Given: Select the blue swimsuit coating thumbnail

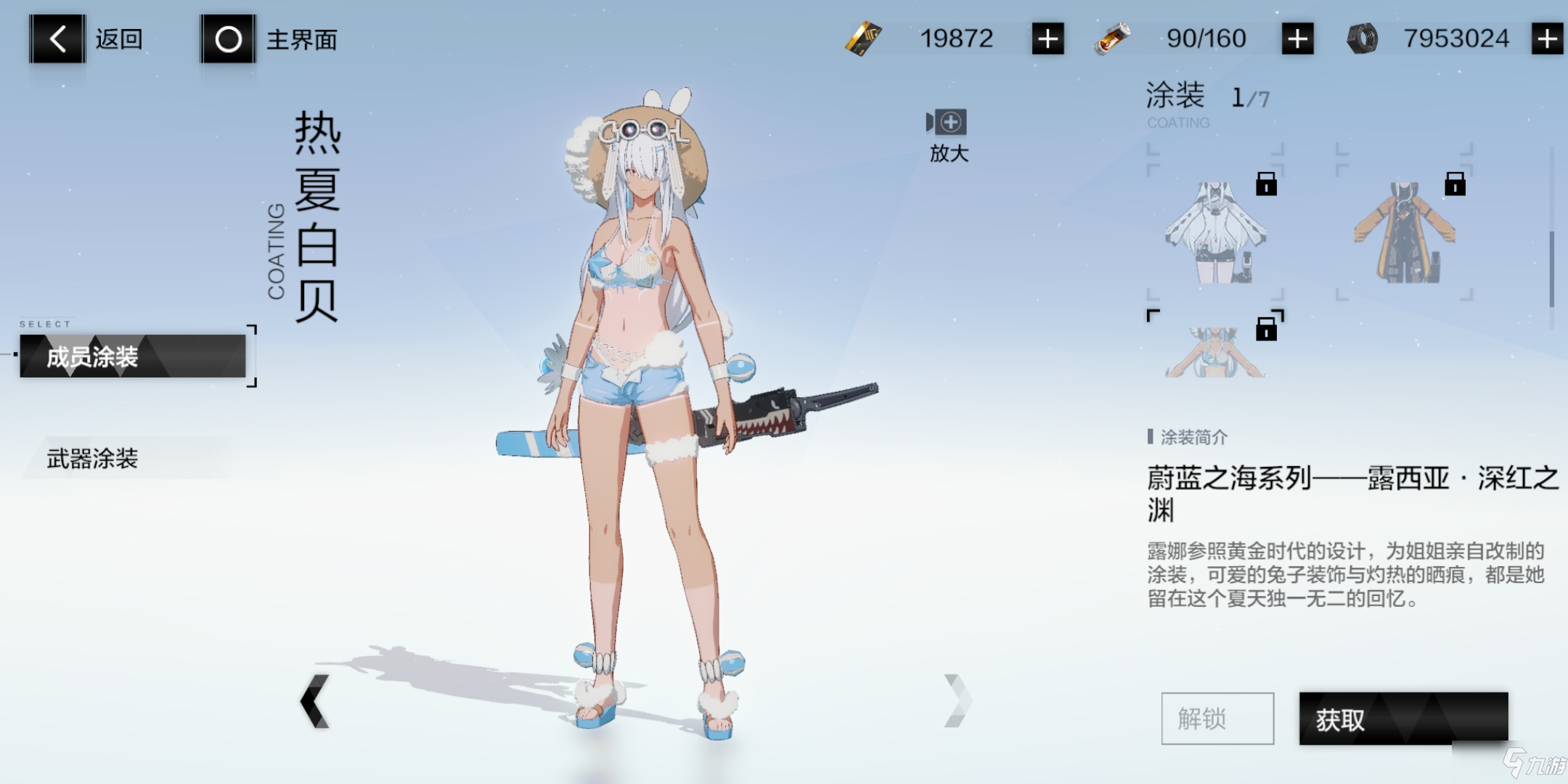Looking at the screenshot, I should click(x=1215, y=350).
